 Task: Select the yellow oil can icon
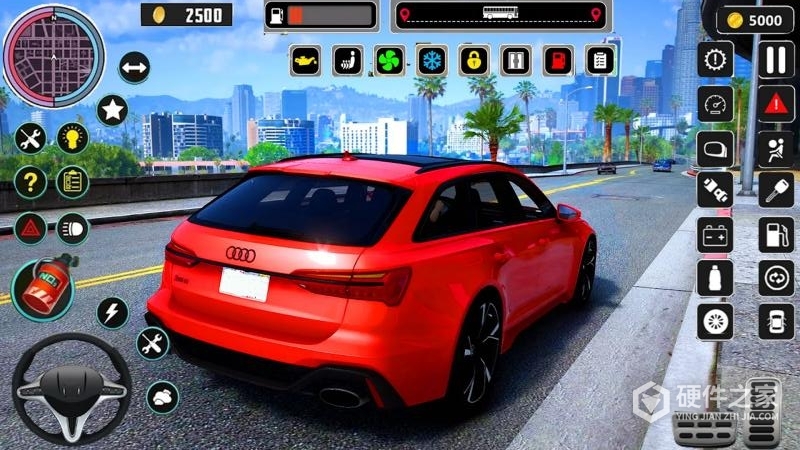(x=305, y=61)
